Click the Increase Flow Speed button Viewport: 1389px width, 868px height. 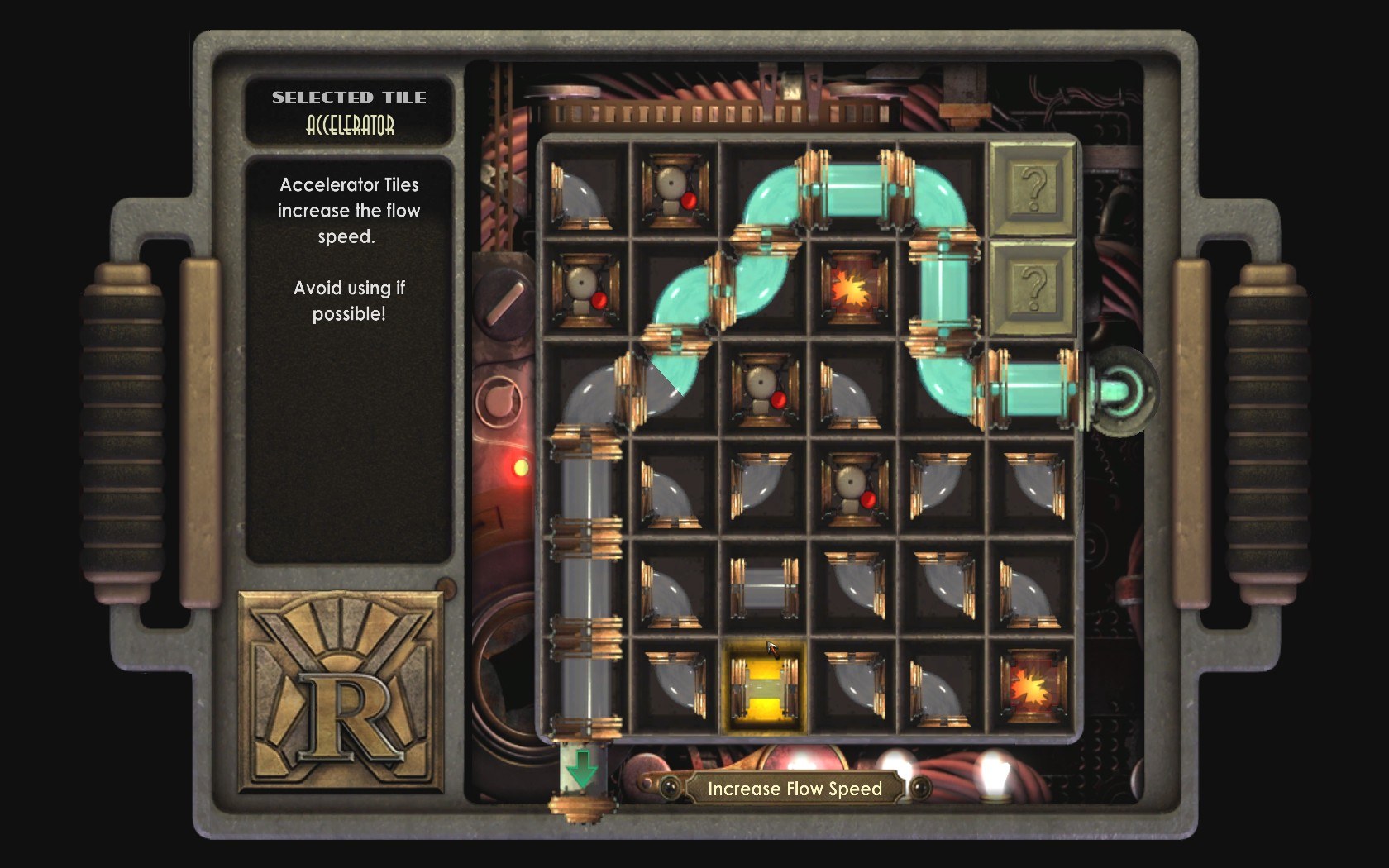tap(794, 789)
